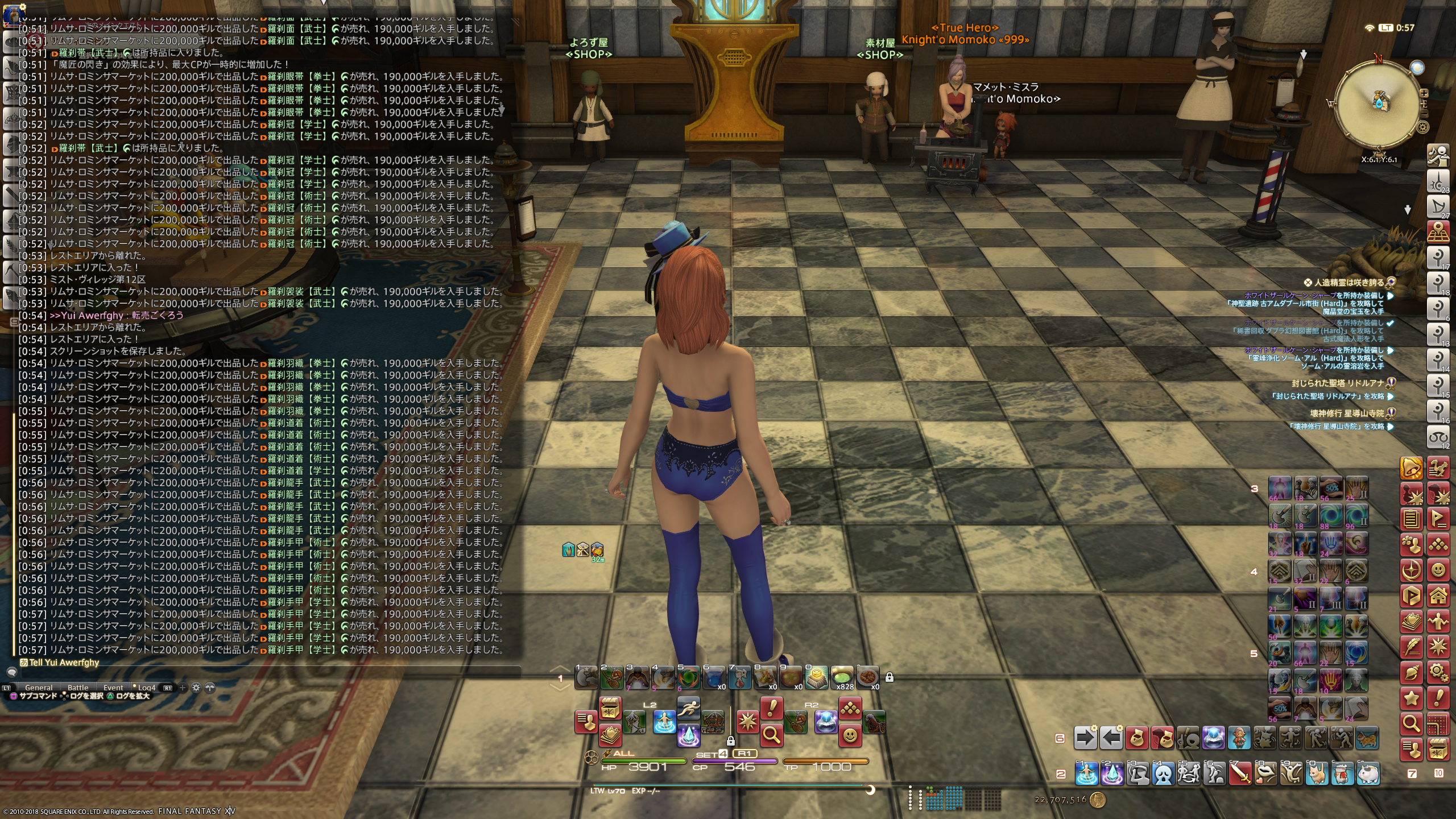The width and height of the screenshot is (1456, 819).
Task: Click the gold smiley emote icon
Action: click(850, 736)
